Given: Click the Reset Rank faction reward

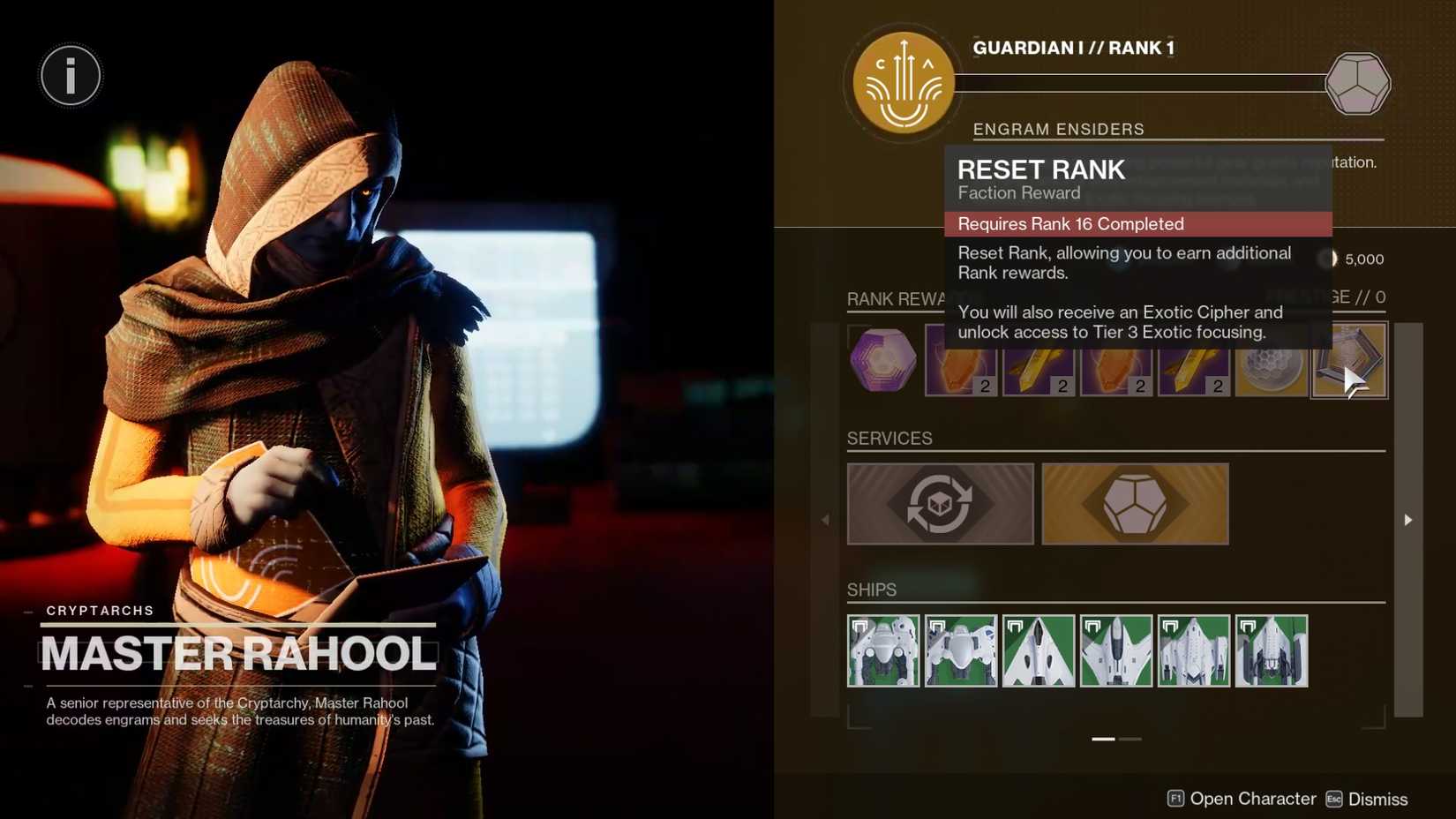Looking at the screenshot, I should coord(1041,169).
